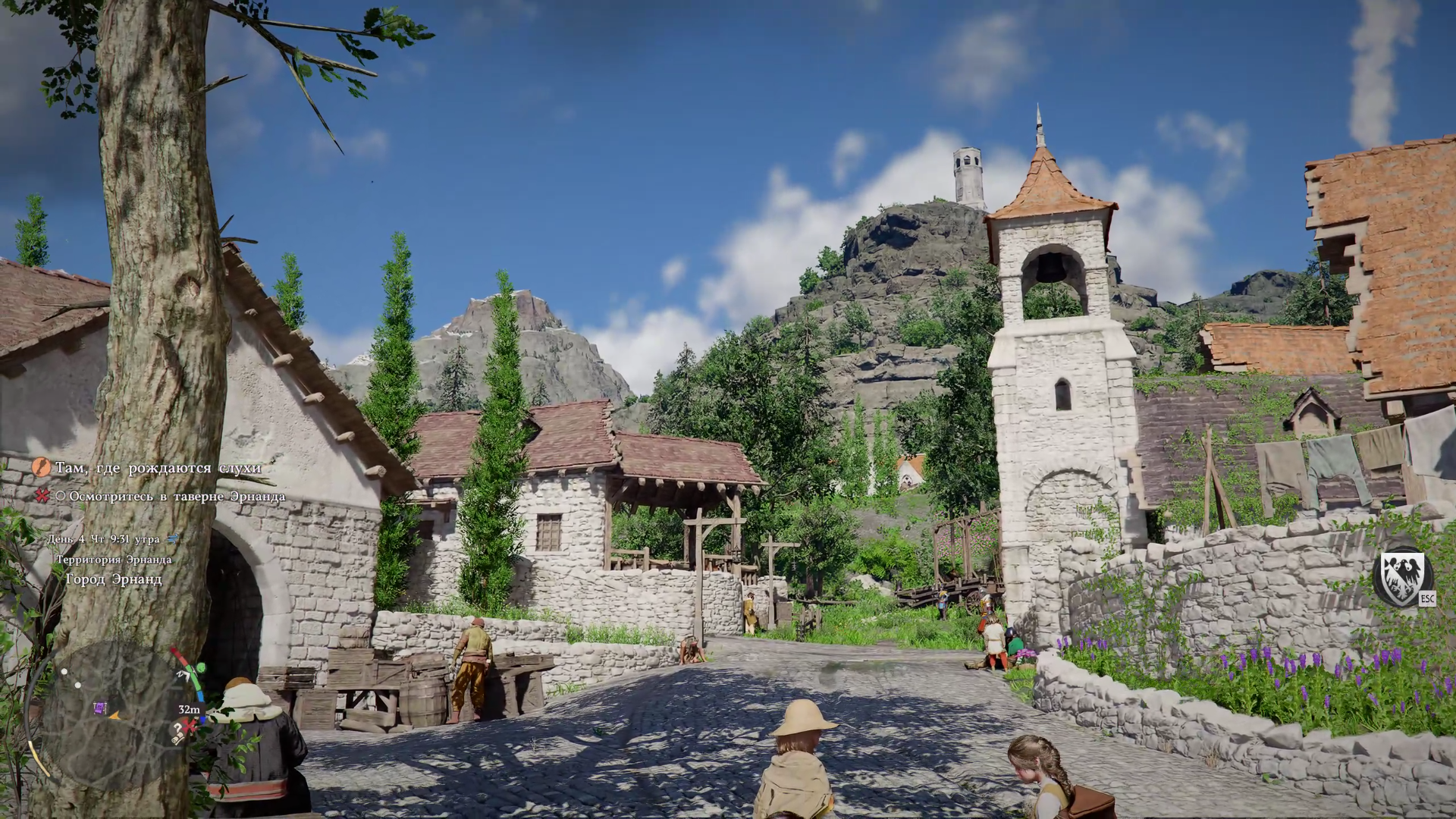Select the purple marker on the minimap
1456x819 pixels.
[99, 708]
